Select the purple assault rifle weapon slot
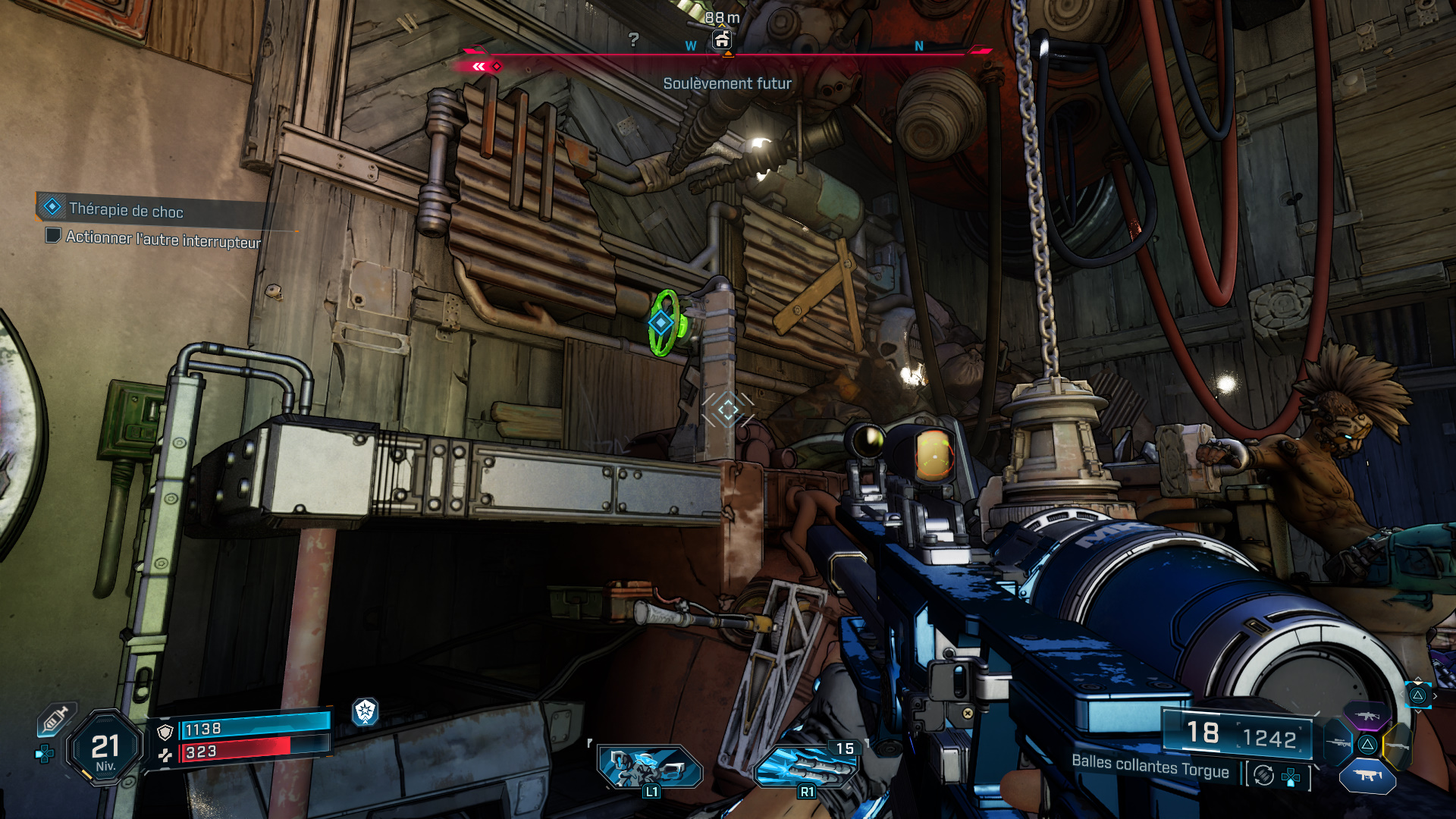 tap(1367, 716)
